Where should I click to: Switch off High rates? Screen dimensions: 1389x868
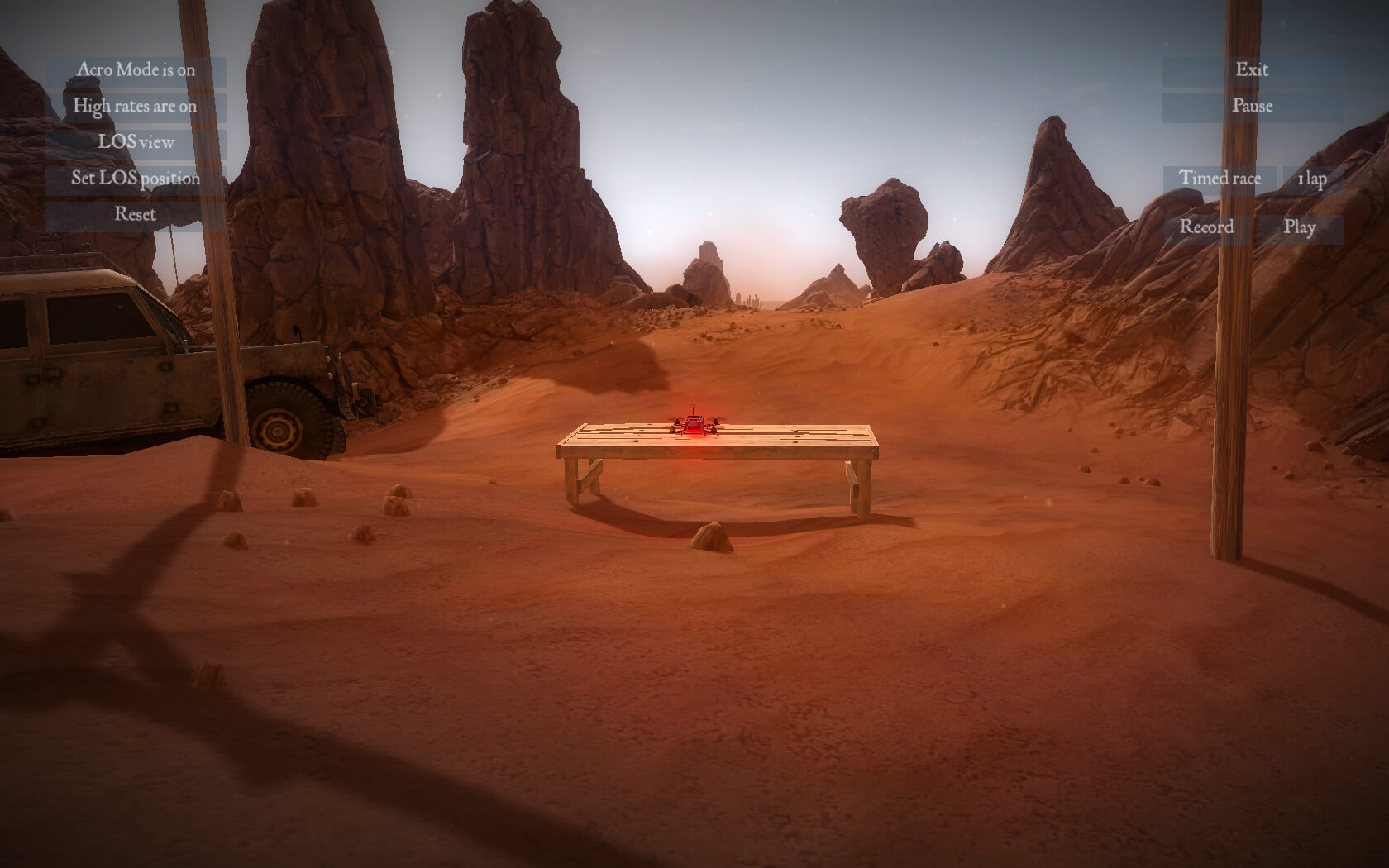[x=136, y=107]
